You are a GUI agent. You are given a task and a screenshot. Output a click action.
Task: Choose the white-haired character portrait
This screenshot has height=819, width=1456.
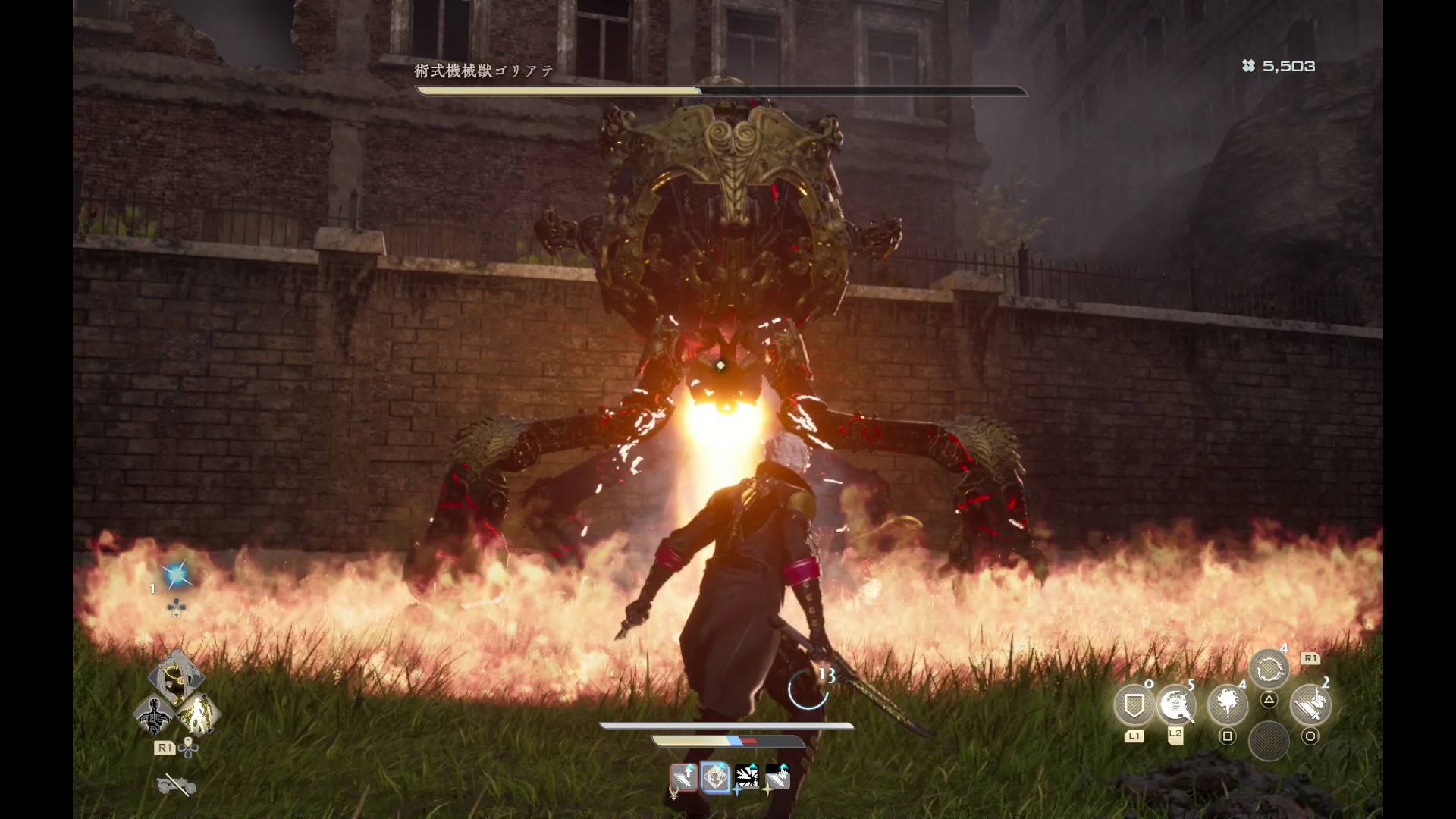176,675
